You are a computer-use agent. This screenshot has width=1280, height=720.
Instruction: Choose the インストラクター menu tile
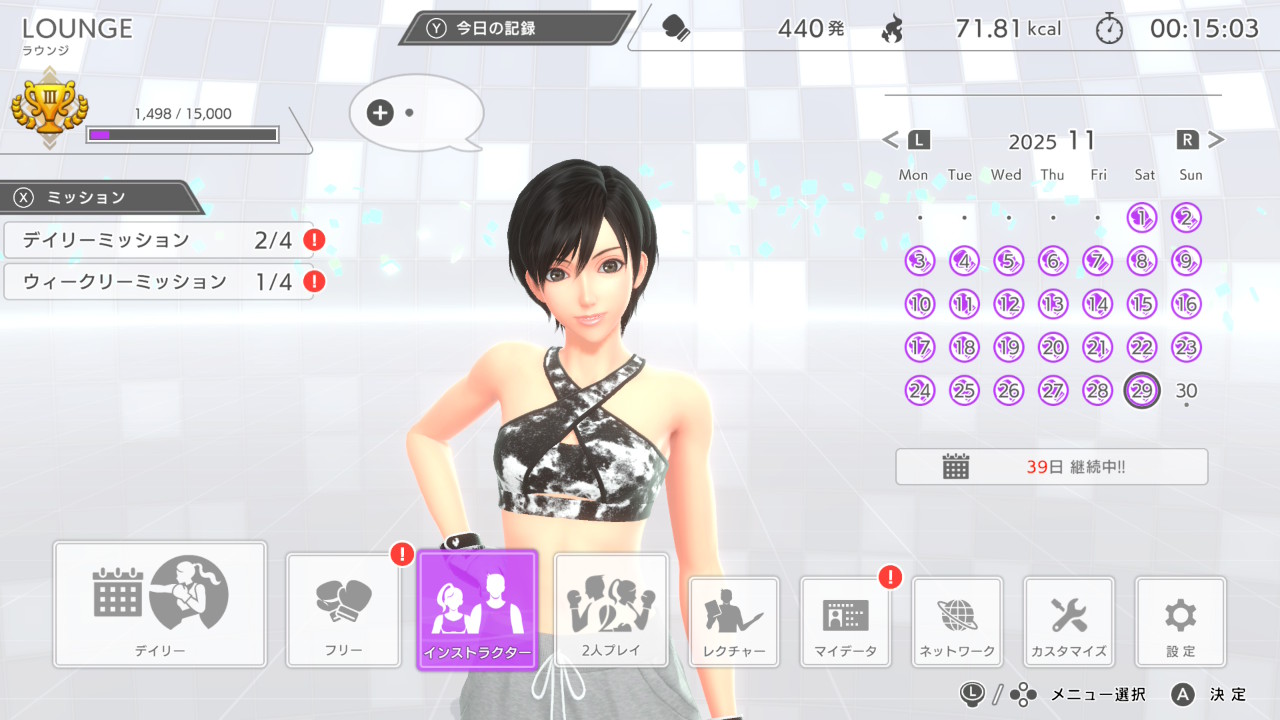478,609
